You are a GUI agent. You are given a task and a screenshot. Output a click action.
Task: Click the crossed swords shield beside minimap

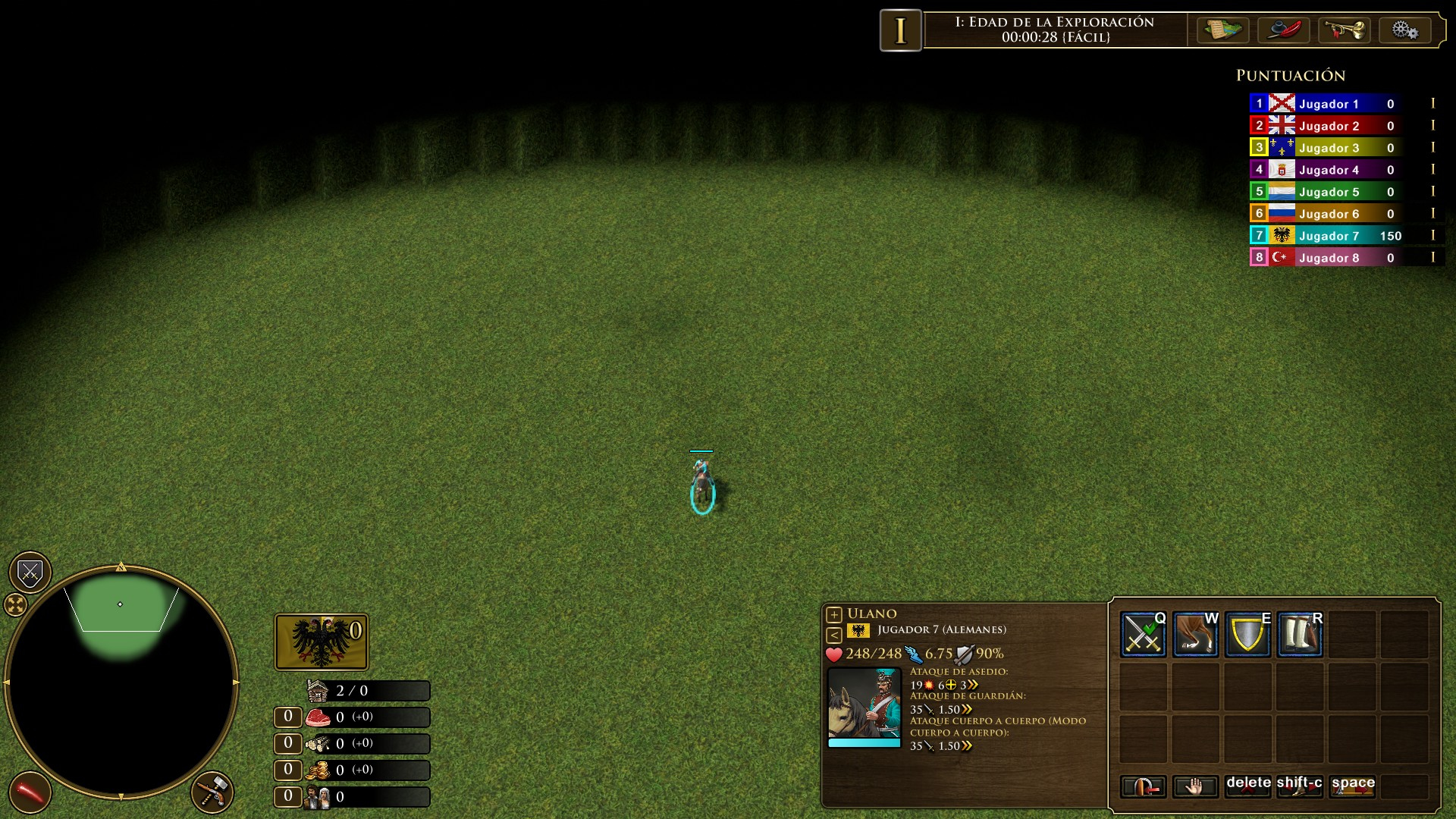tap(30, 573)
